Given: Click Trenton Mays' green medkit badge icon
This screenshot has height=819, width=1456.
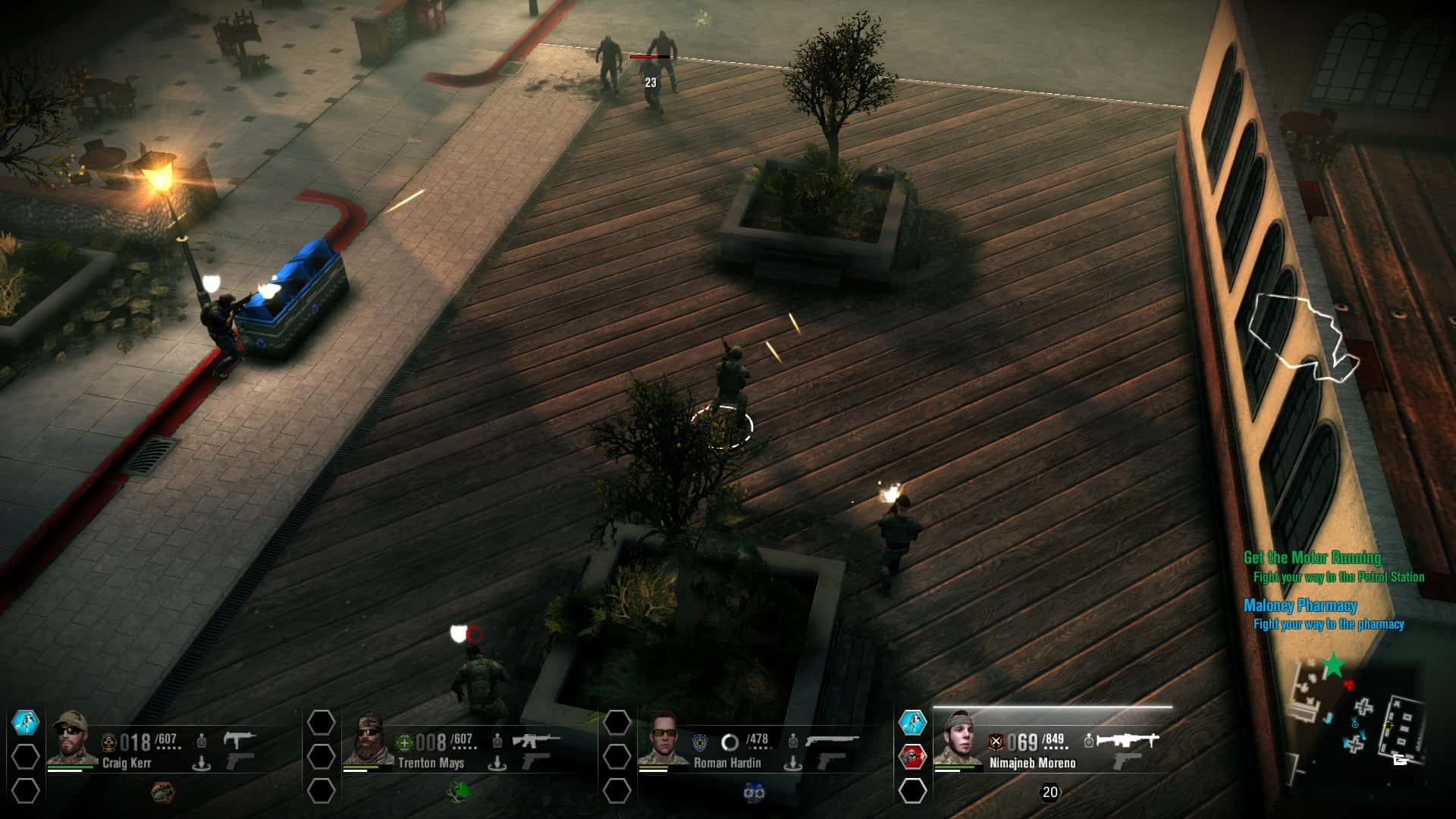Looking at the screenshot, I should click(x=406, y=742).
